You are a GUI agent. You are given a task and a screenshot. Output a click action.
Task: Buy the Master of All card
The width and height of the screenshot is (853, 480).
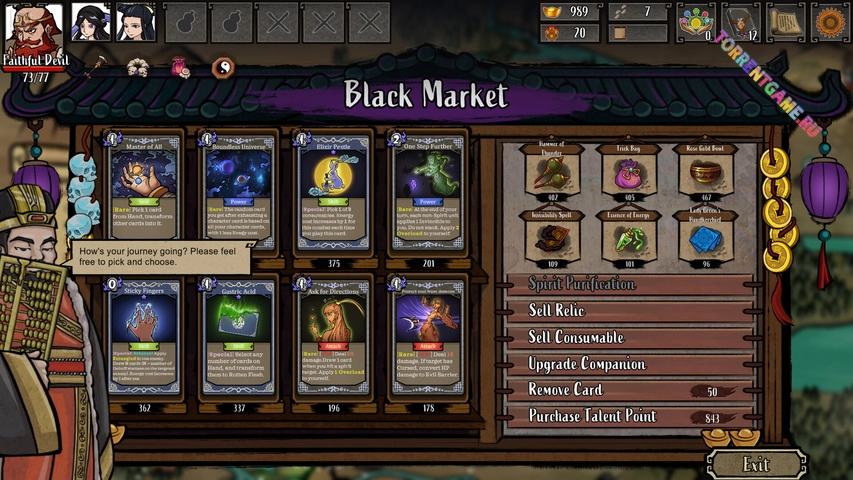click(143, 193)
